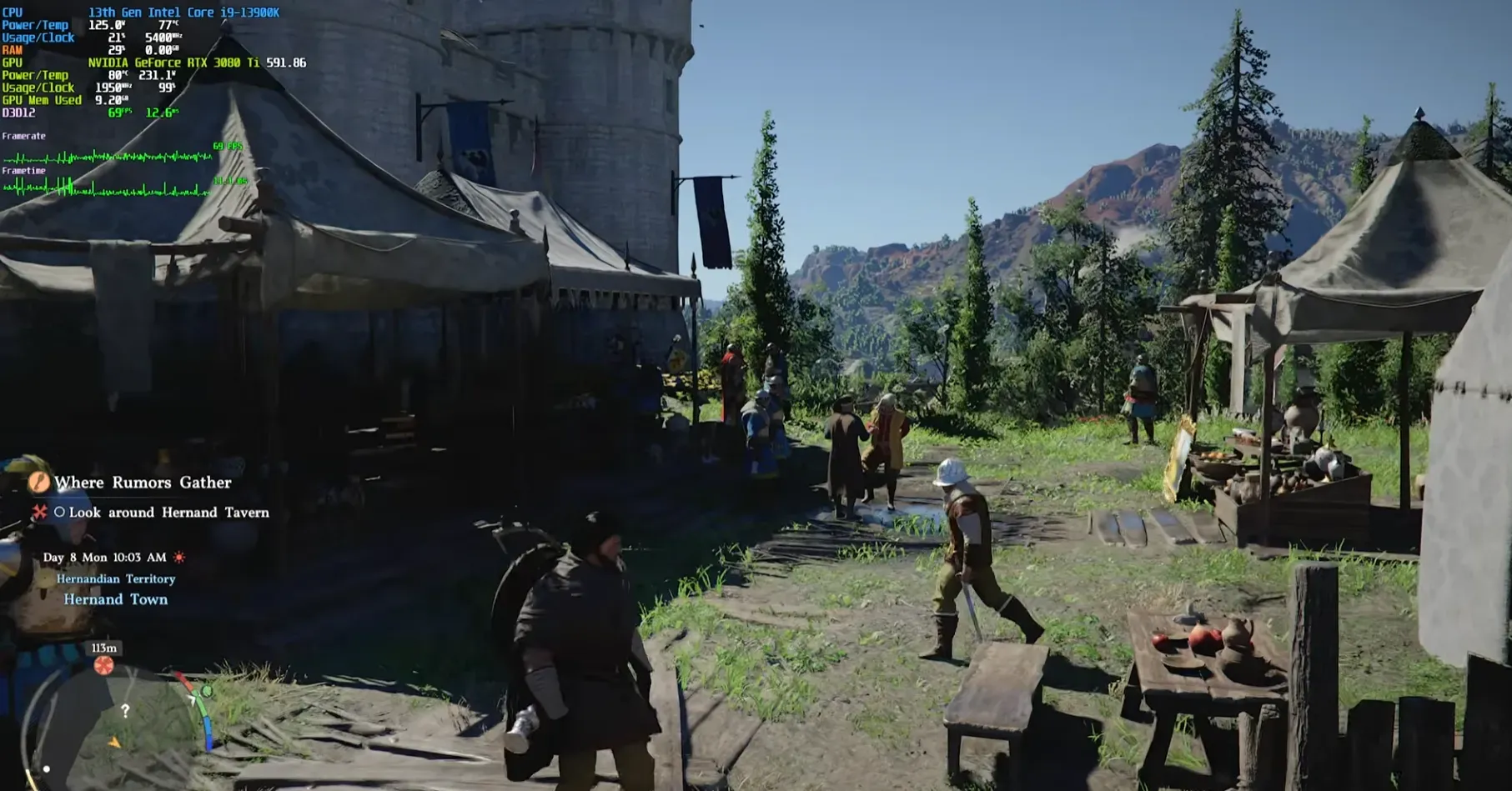The height and width of the screenshot is (791, 1512).
Task: Click the "113m" distance marker above the minimap
Action: (x=103, y=648)
